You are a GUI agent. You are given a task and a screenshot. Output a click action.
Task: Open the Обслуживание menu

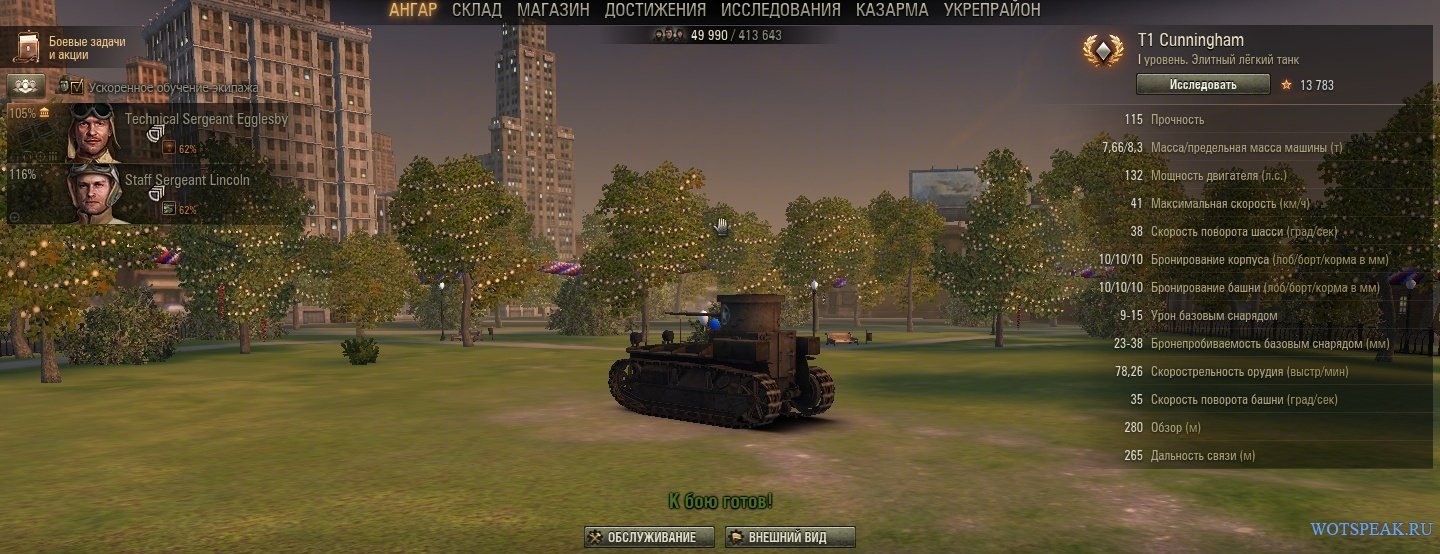pyautogui.click(x=650, y=537)
